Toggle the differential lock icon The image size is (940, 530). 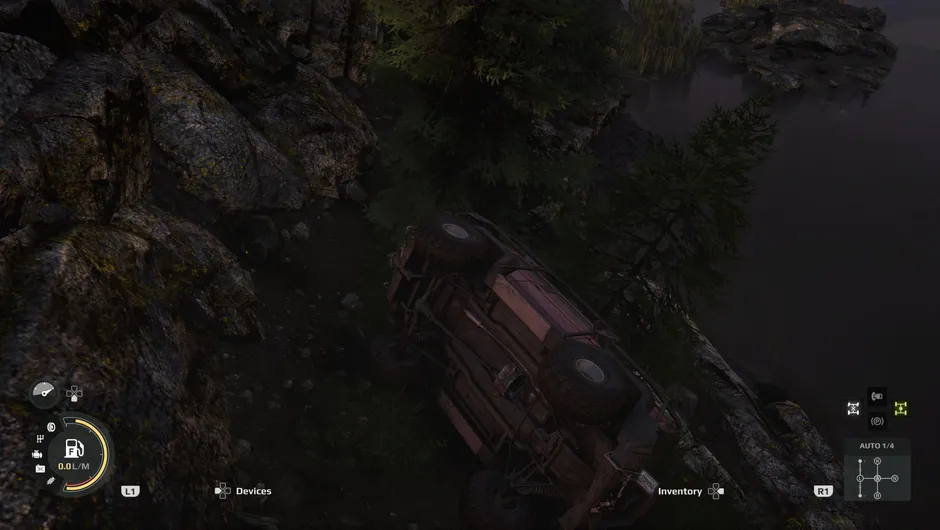853,408
